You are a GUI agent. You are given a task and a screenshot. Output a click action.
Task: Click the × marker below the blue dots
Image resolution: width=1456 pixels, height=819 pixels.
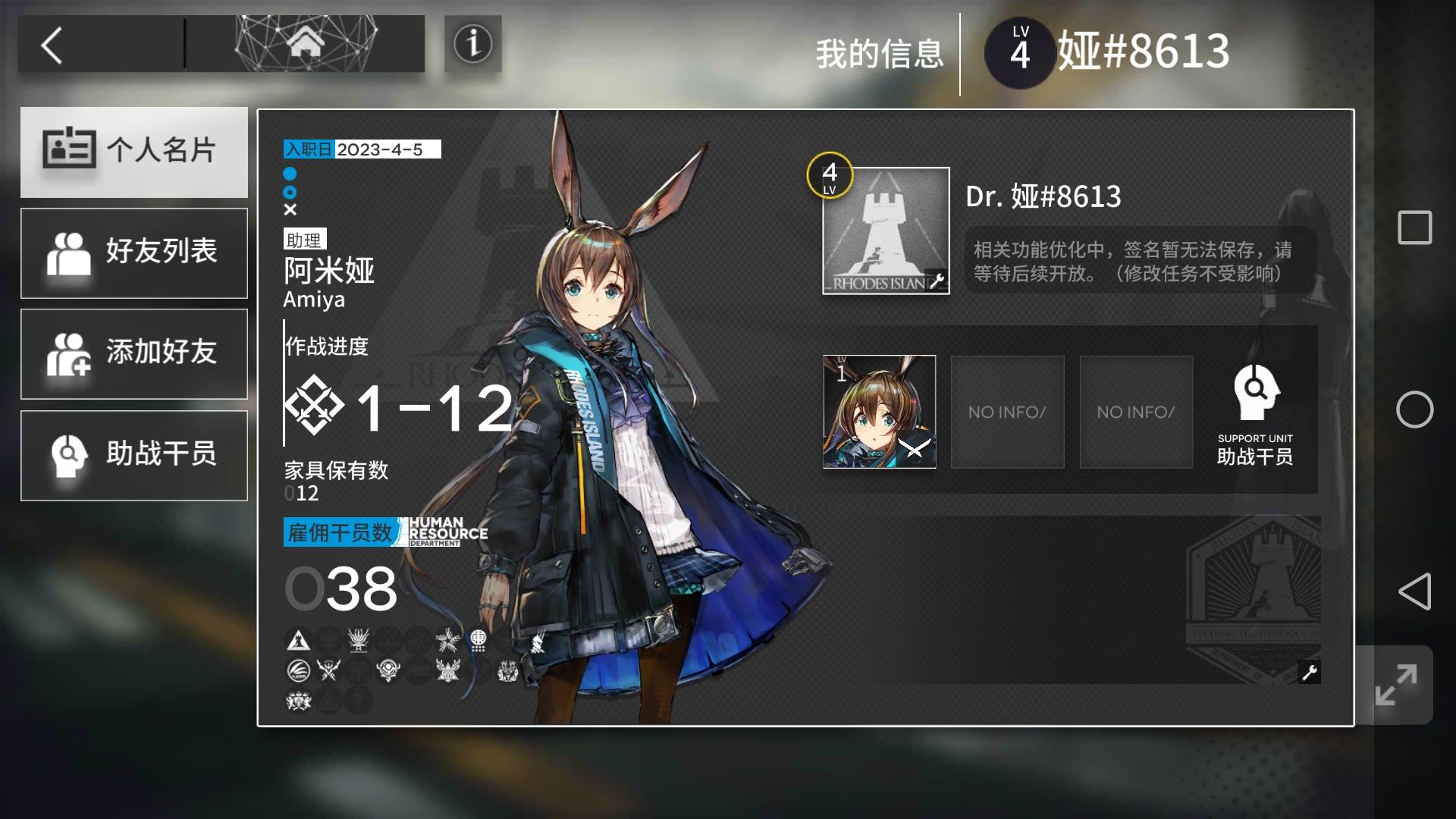pyautogui.click(x=289, y=211)
